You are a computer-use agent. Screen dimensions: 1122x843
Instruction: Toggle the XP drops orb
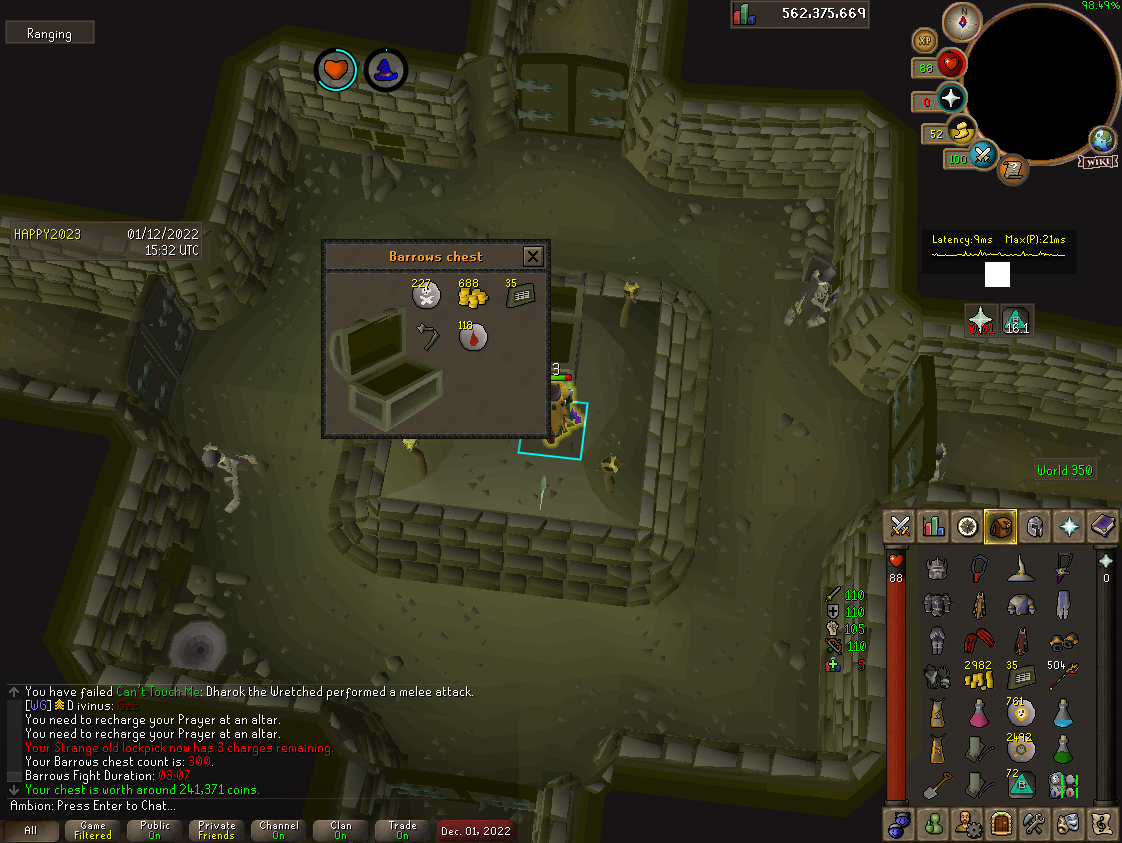pos(925,40)
